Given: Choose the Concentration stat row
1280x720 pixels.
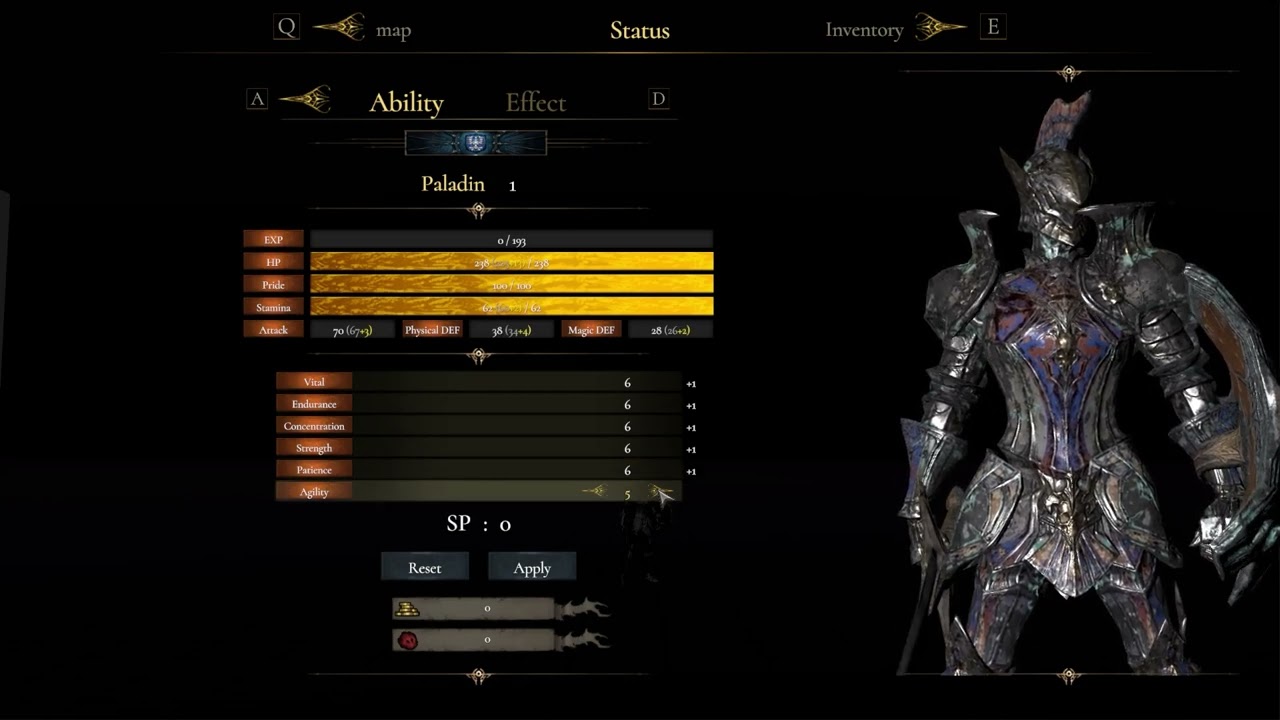Looking at the screenshot, I should pyautogui.click(x=314, y=426).
